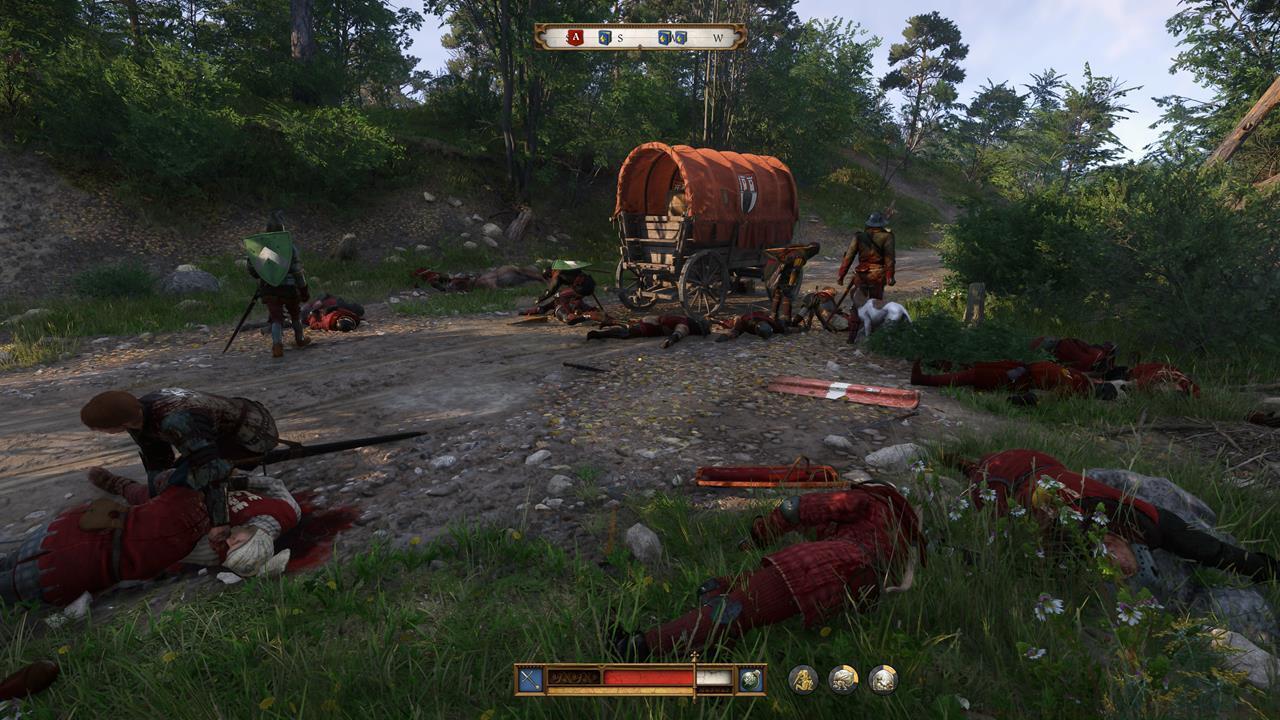Click the rightmost circular status icon
Viewport: 1280px width, 720px height.
pos(881,677)
